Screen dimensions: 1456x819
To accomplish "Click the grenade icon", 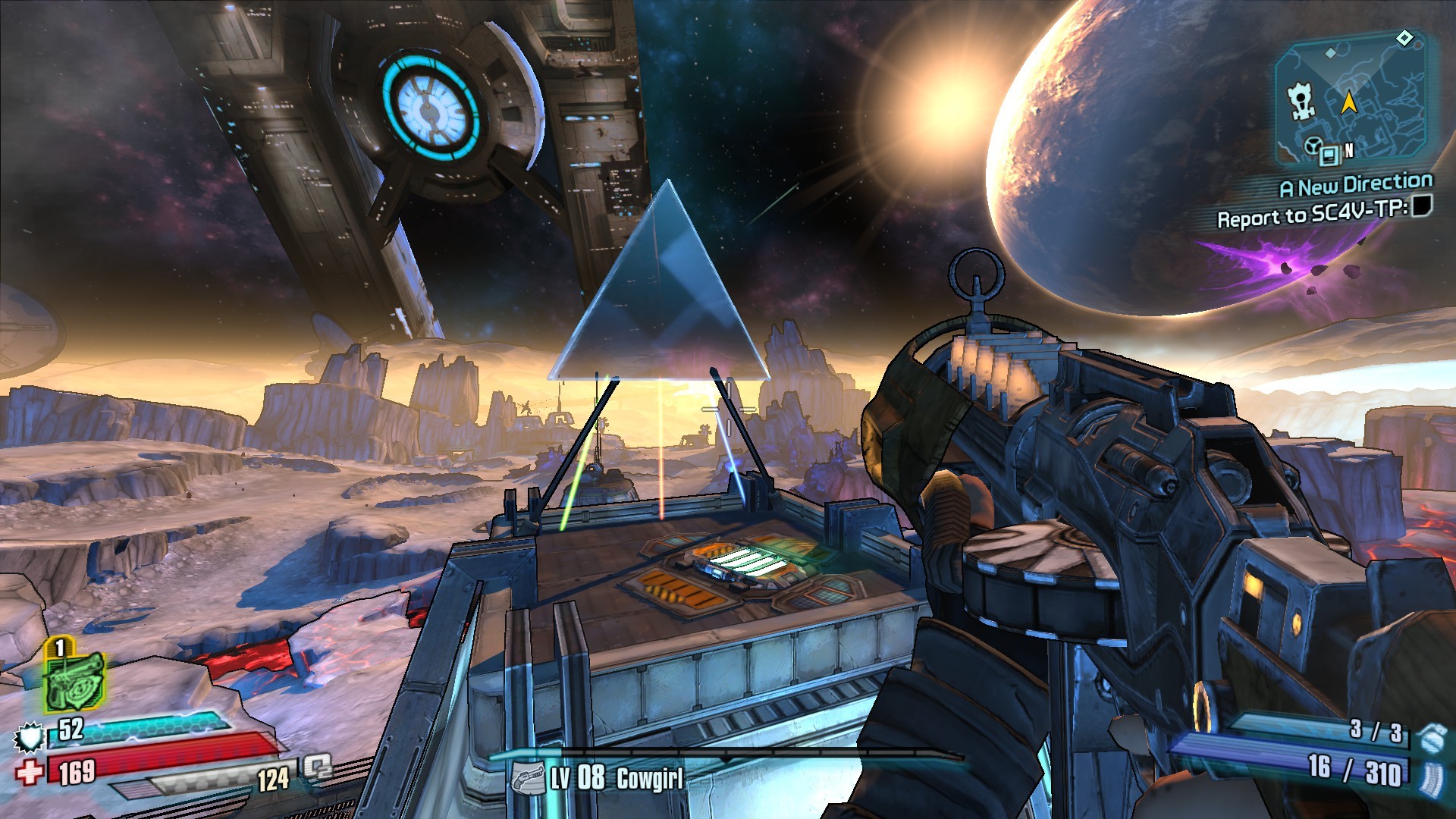I will click(1431, 736).
